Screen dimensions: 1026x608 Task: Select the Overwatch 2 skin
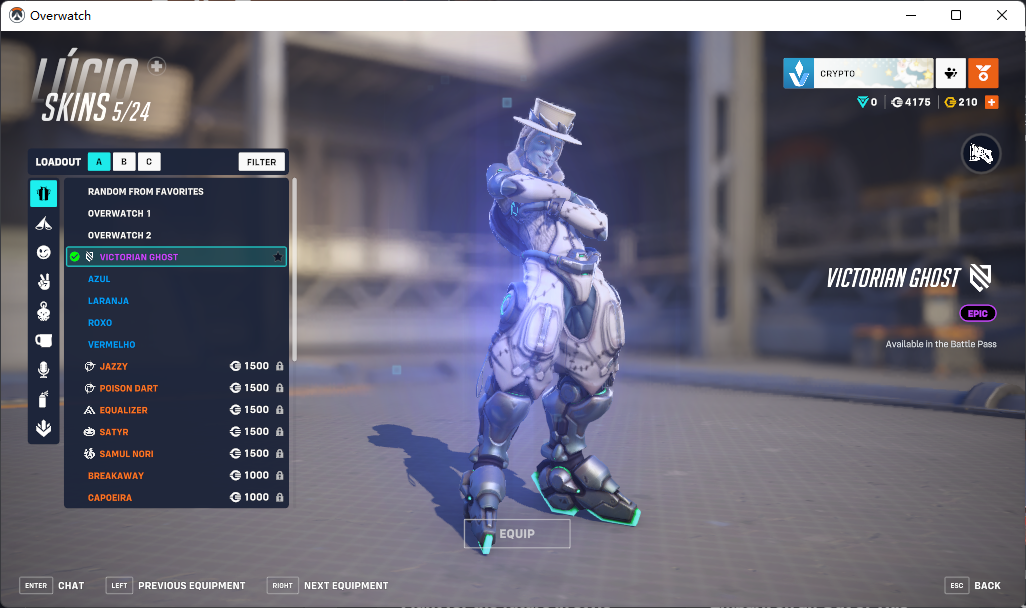pos(120,236)
